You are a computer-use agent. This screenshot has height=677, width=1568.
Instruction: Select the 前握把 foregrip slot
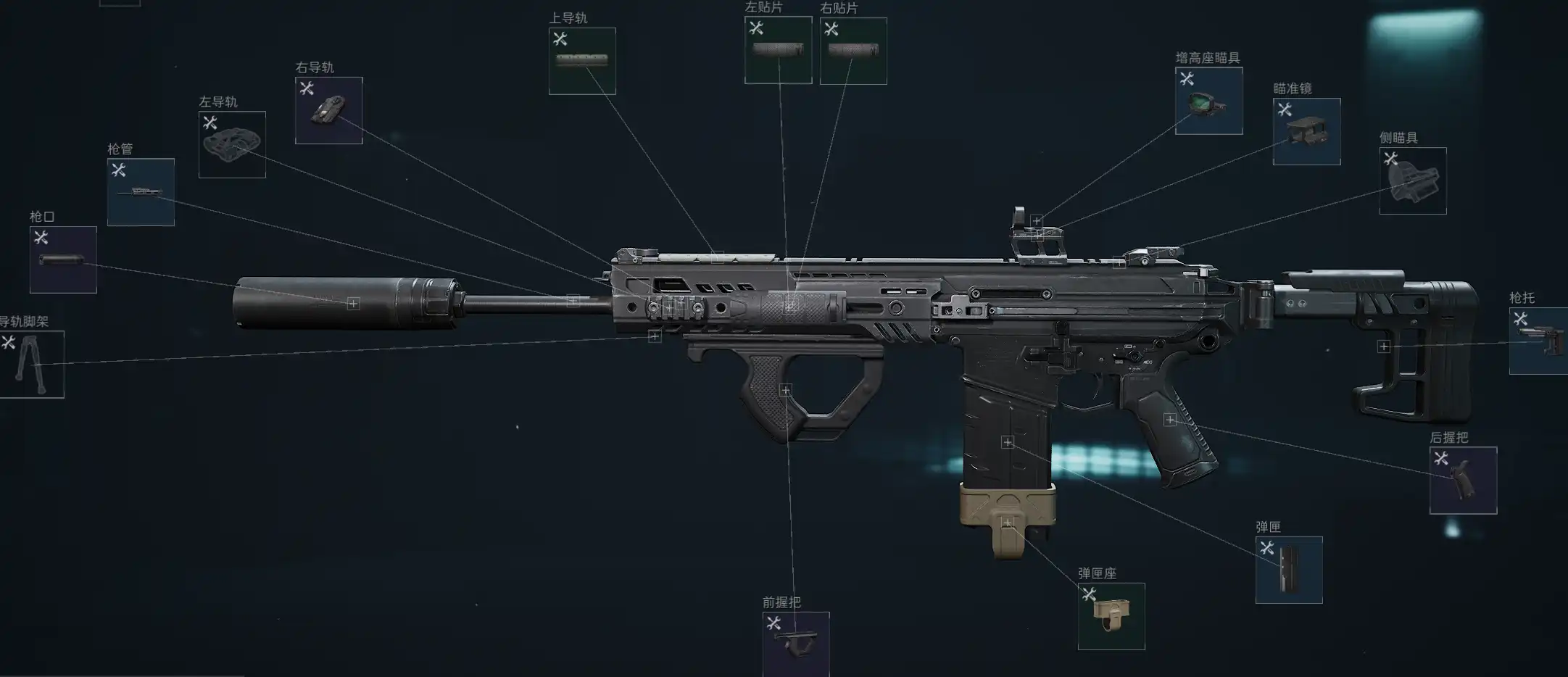[796, 644]
